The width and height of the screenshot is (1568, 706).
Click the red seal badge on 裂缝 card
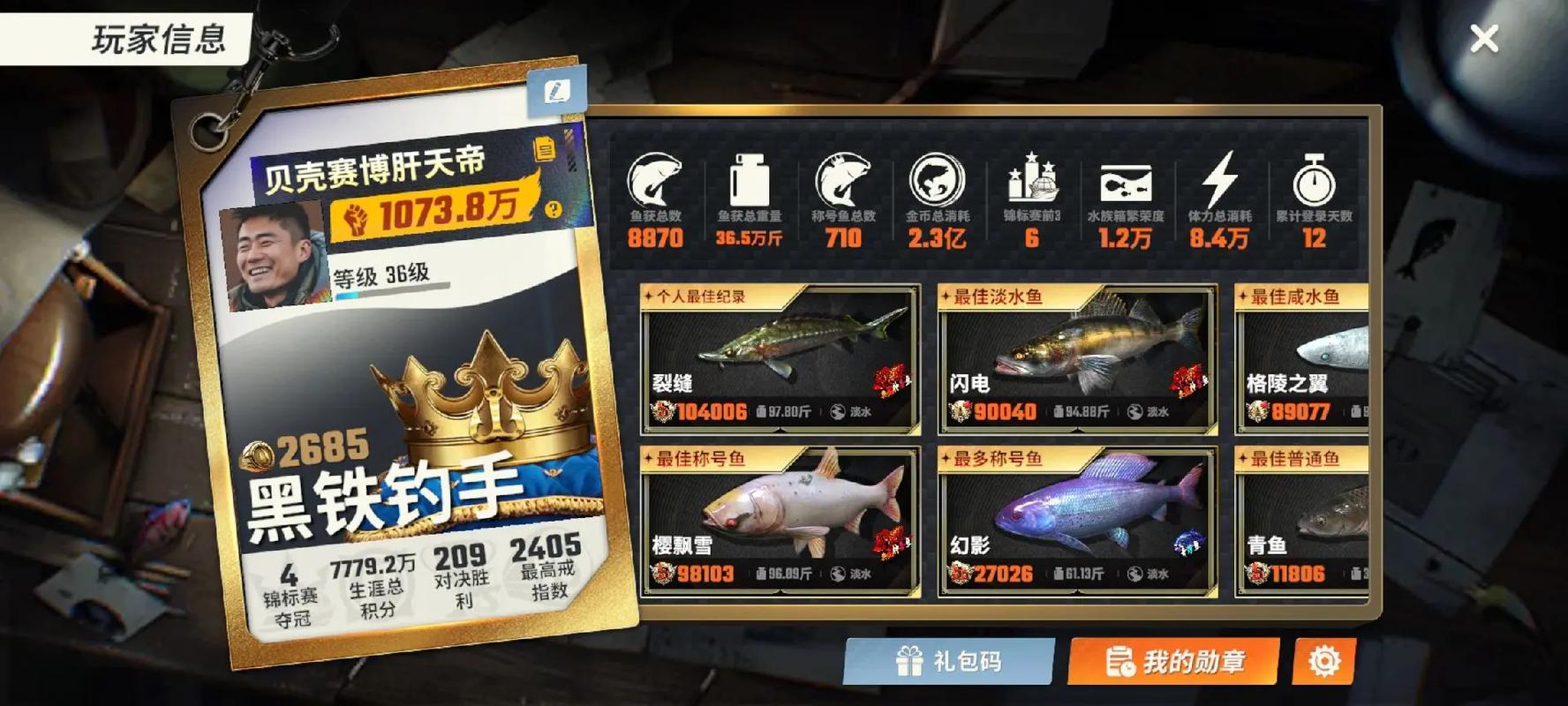pyautogui.click(x=894, y=383)
